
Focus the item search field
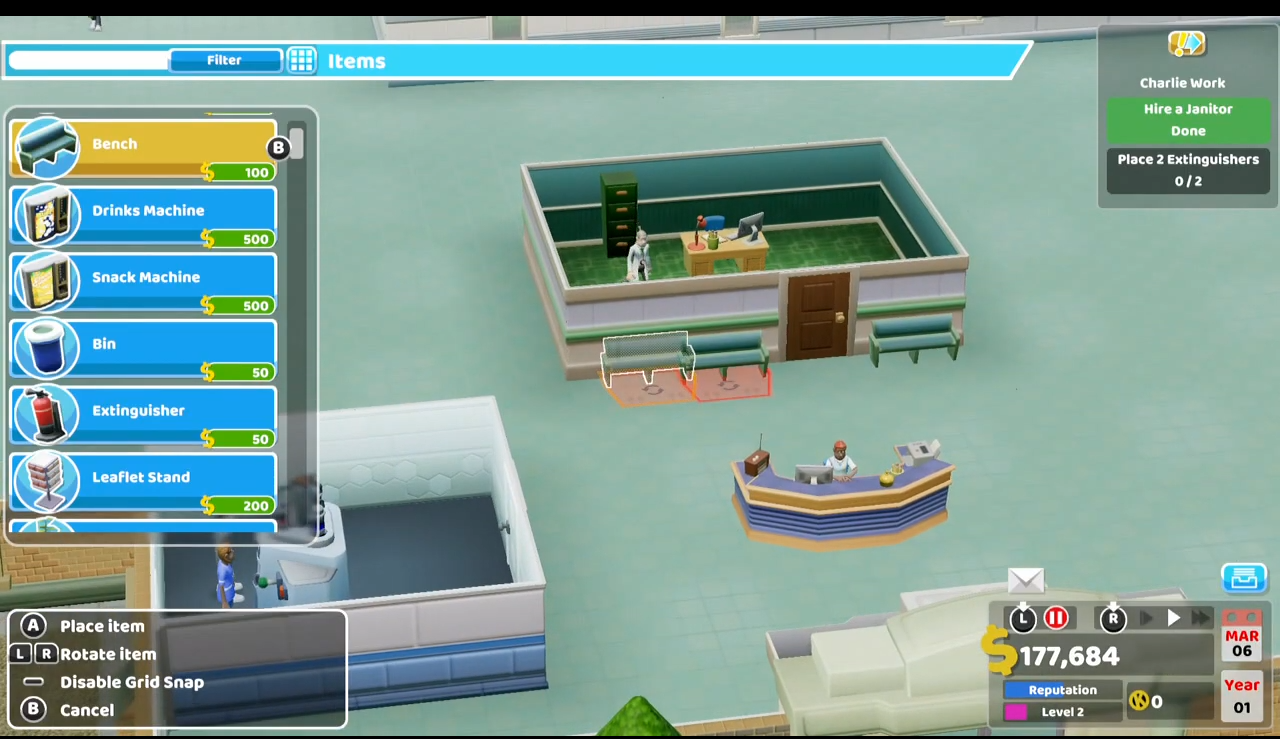coord(88,61)
